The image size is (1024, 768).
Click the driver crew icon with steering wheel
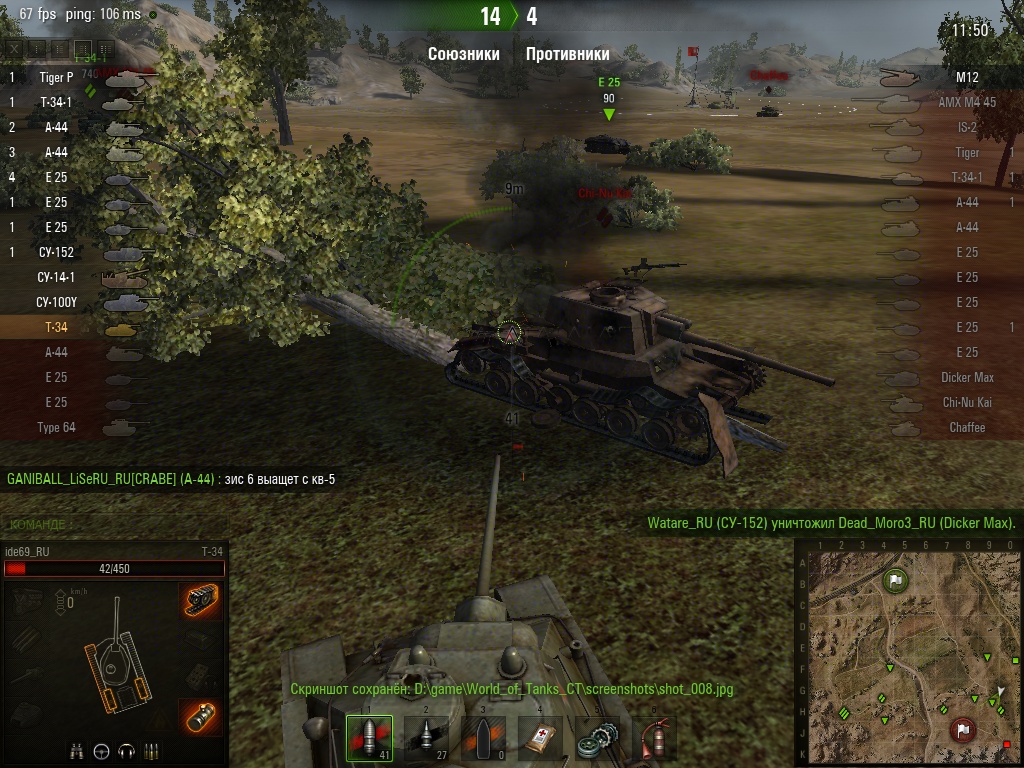[x=100, y=750]
